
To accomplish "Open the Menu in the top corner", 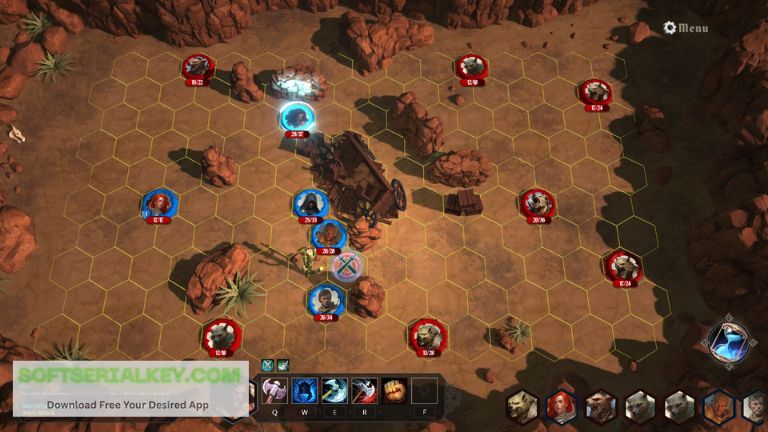I will click(x=686, y=28).
